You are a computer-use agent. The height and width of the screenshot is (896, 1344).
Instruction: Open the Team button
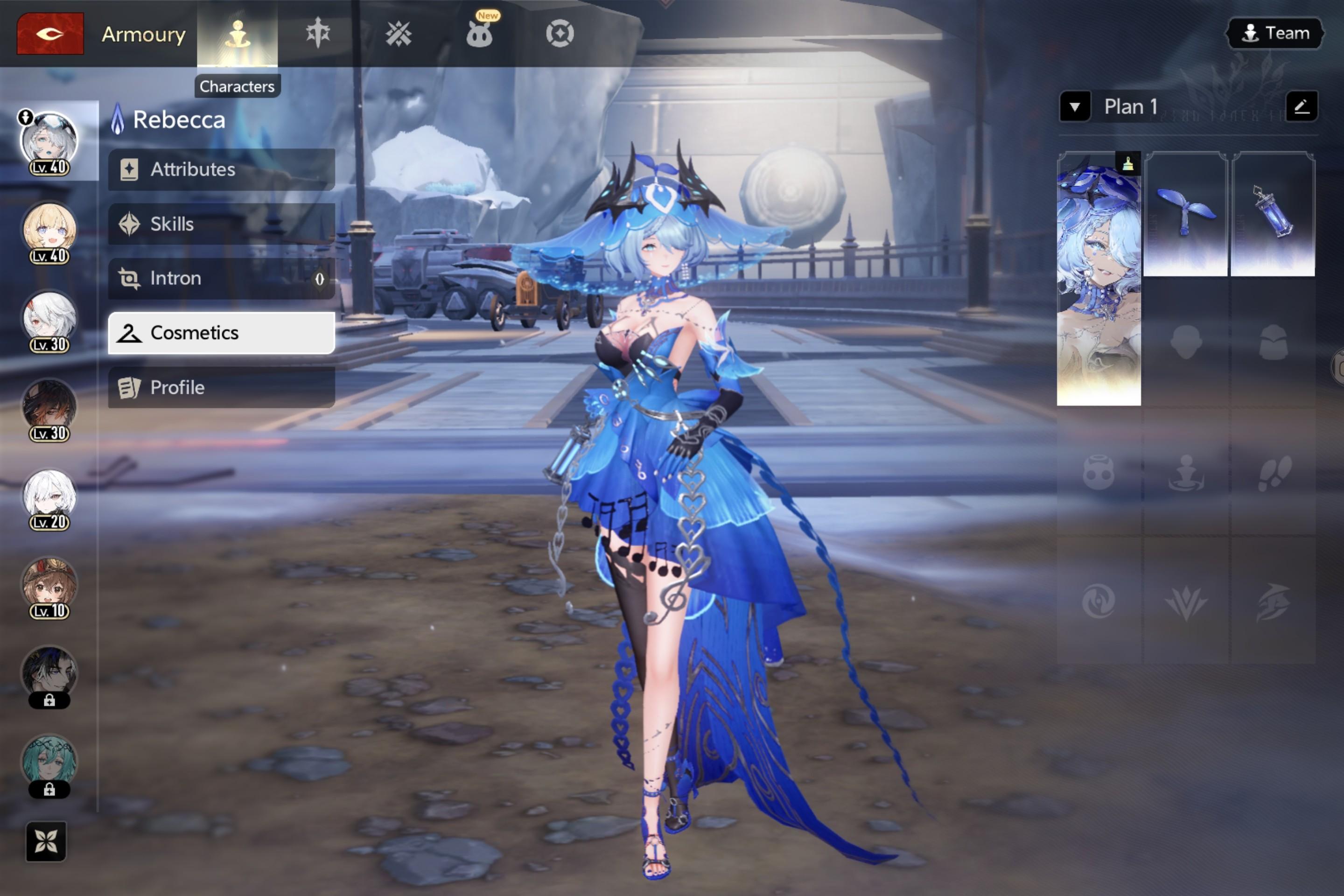click(x=1275, y=33)
